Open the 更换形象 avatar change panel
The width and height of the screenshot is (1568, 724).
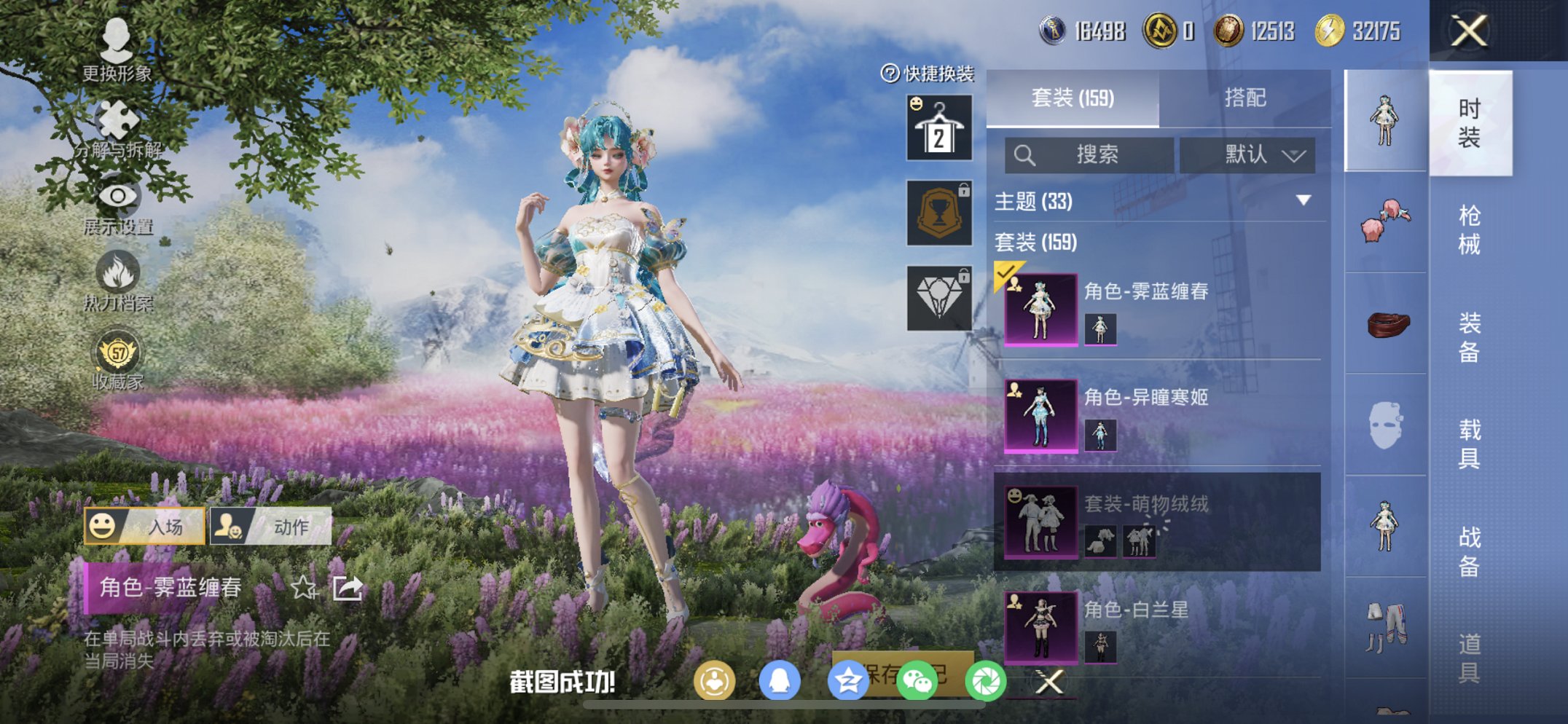pyautogui.click(x=117, y=51)
